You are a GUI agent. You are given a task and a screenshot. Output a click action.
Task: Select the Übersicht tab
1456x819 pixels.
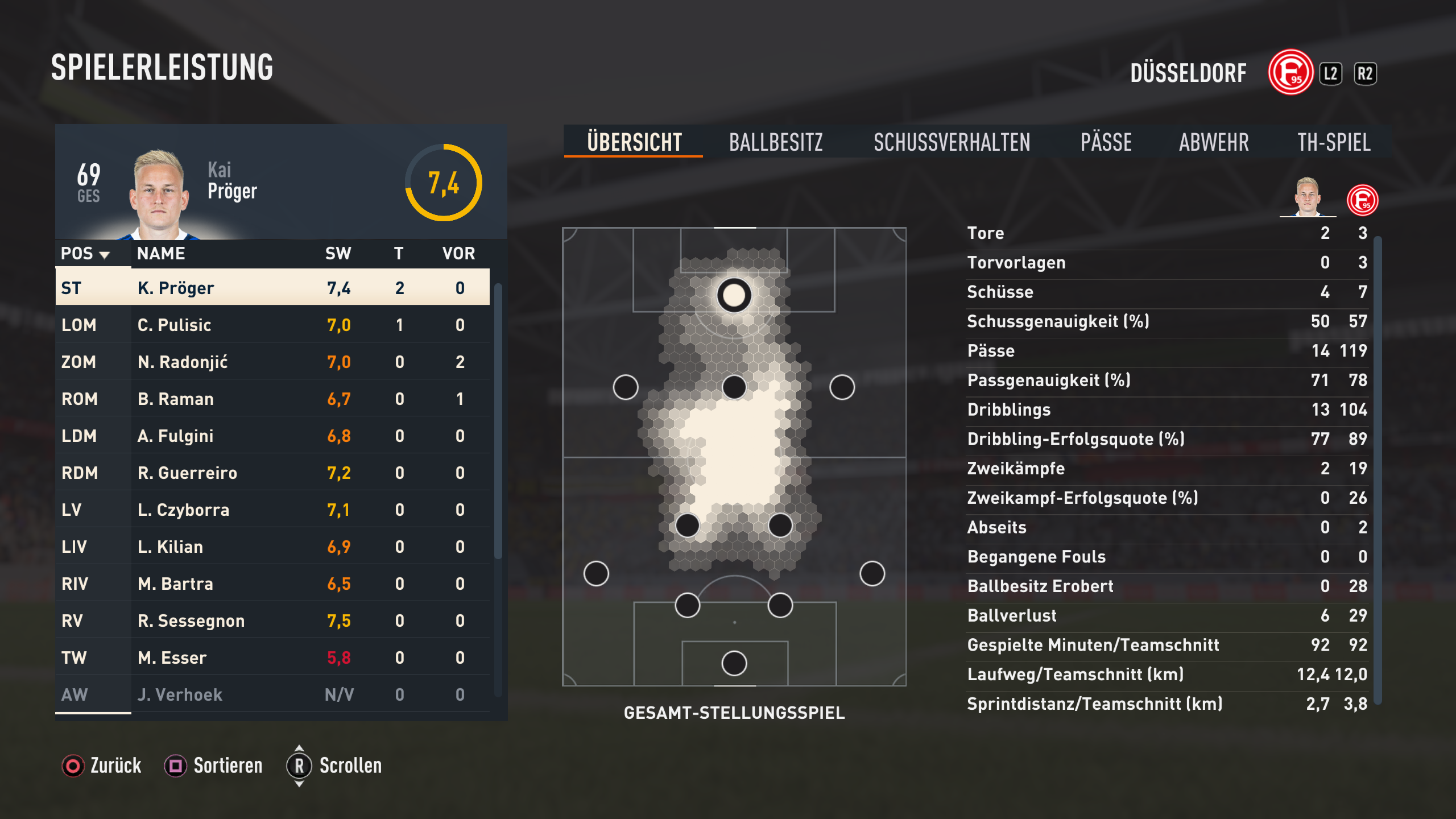pos(634,142)
